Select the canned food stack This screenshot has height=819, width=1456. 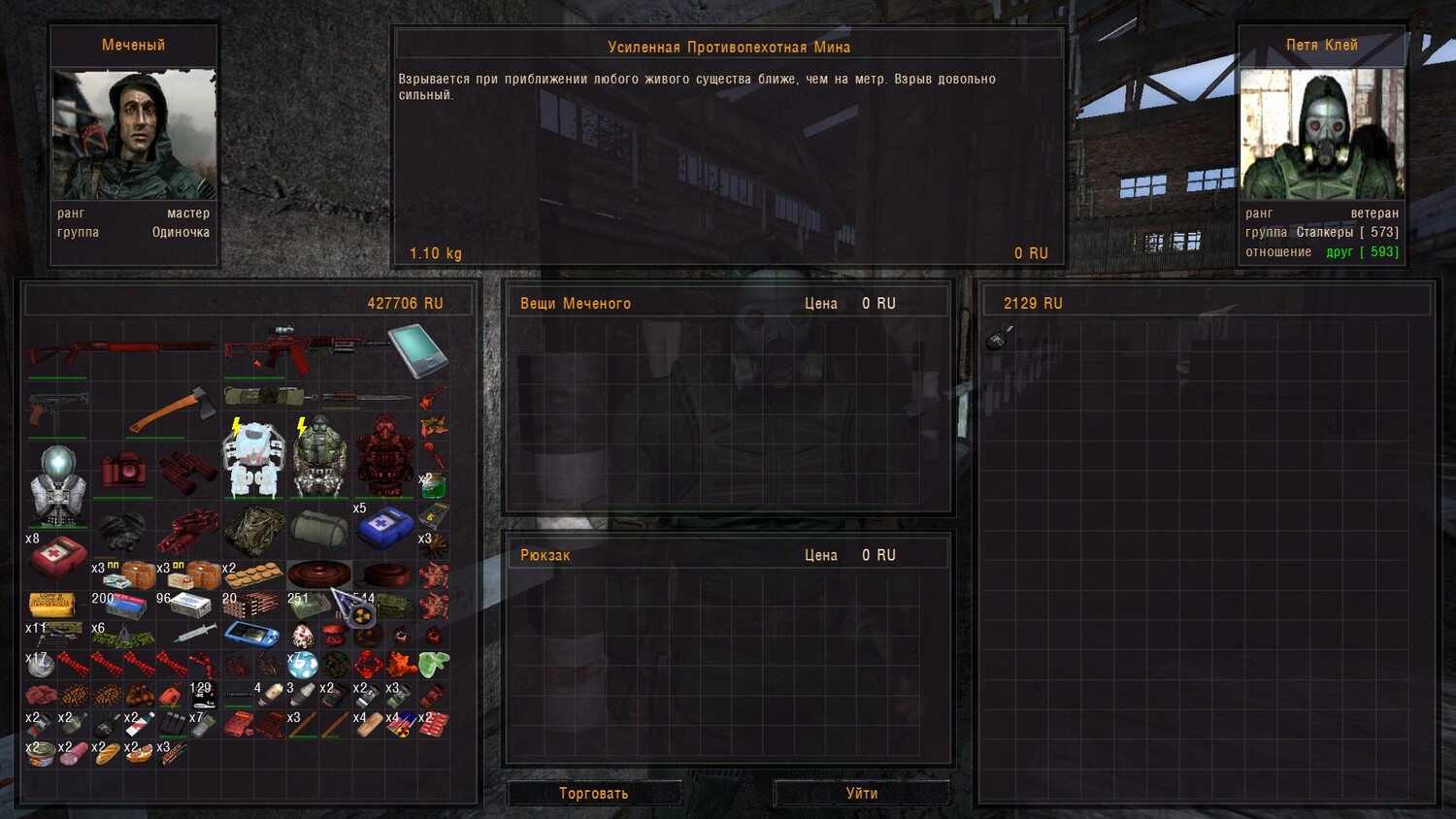click(41, 754)
